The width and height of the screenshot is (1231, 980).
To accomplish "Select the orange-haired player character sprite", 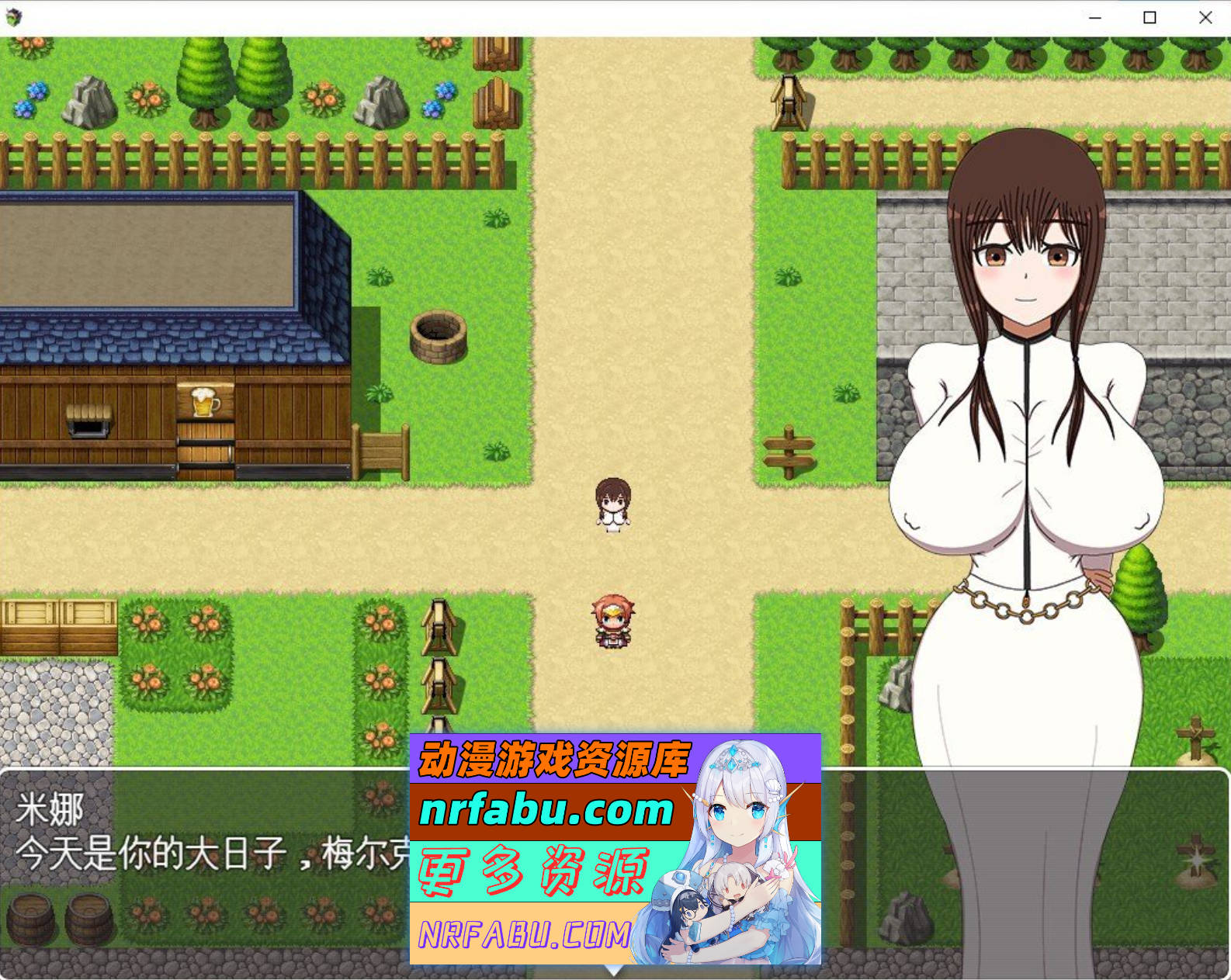I will pyautogui.click(x=612, y=622).
